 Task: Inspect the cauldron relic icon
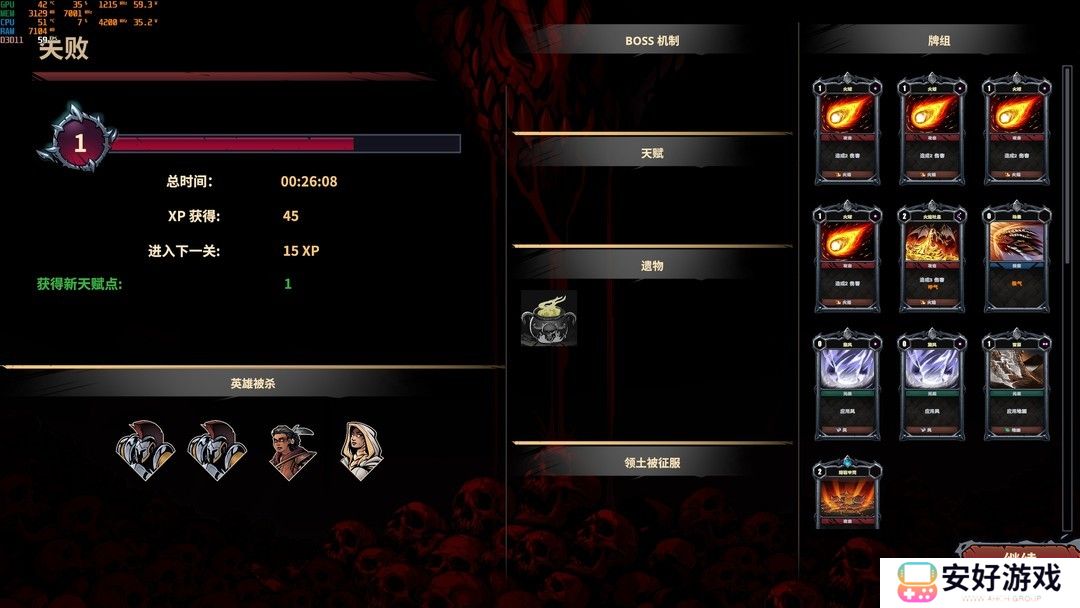click(x=548, y=319)
